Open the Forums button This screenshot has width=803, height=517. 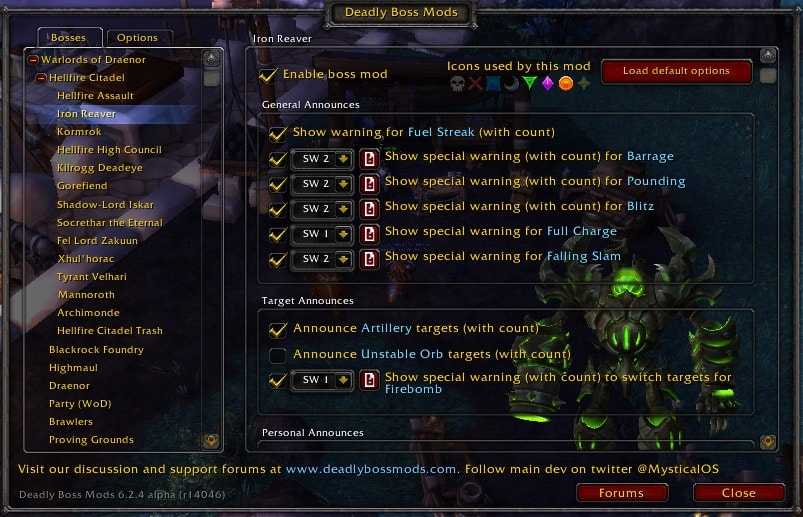point(621,493)
